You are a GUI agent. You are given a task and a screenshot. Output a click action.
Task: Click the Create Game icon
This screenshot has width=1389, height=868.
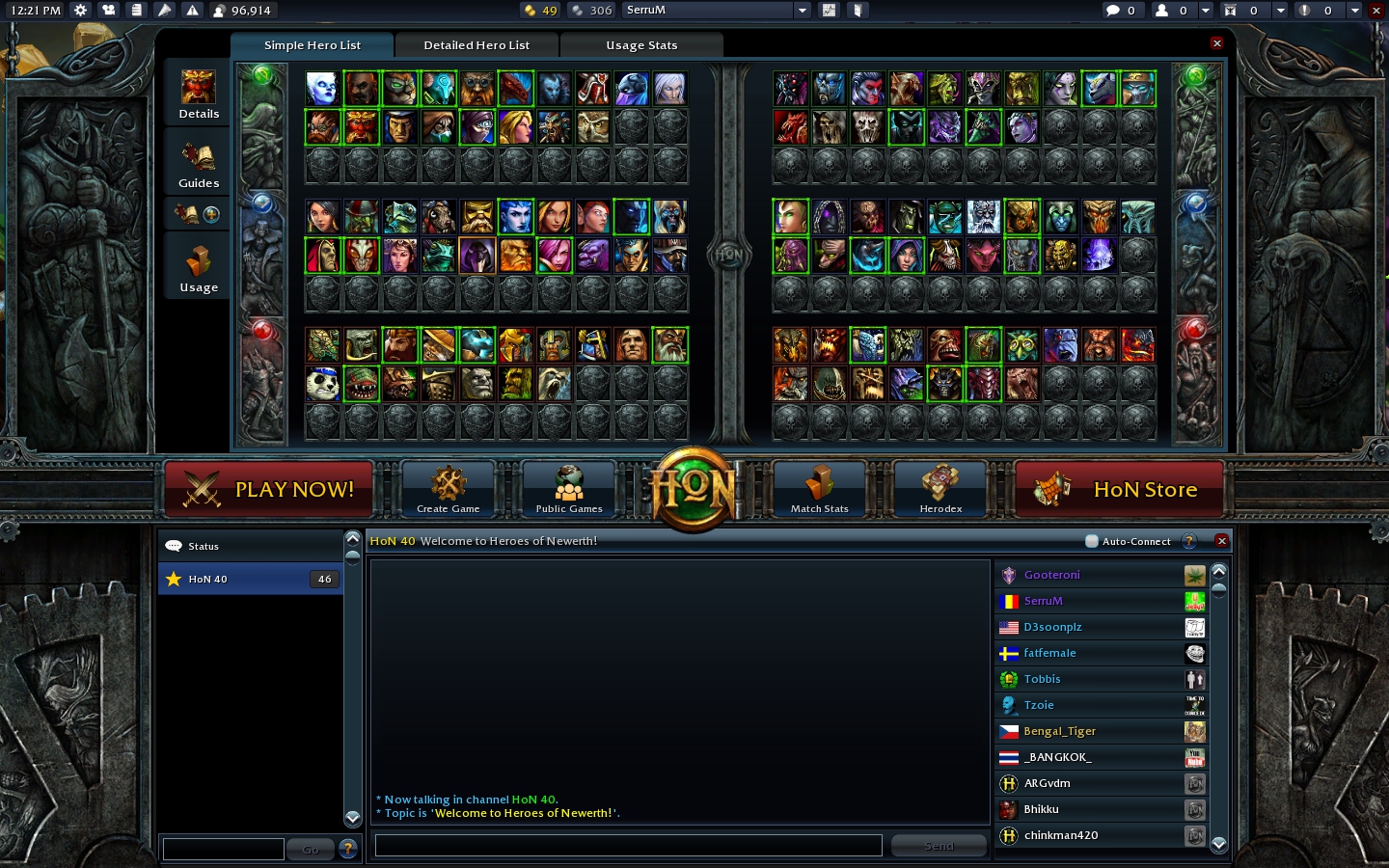(448, 482)
